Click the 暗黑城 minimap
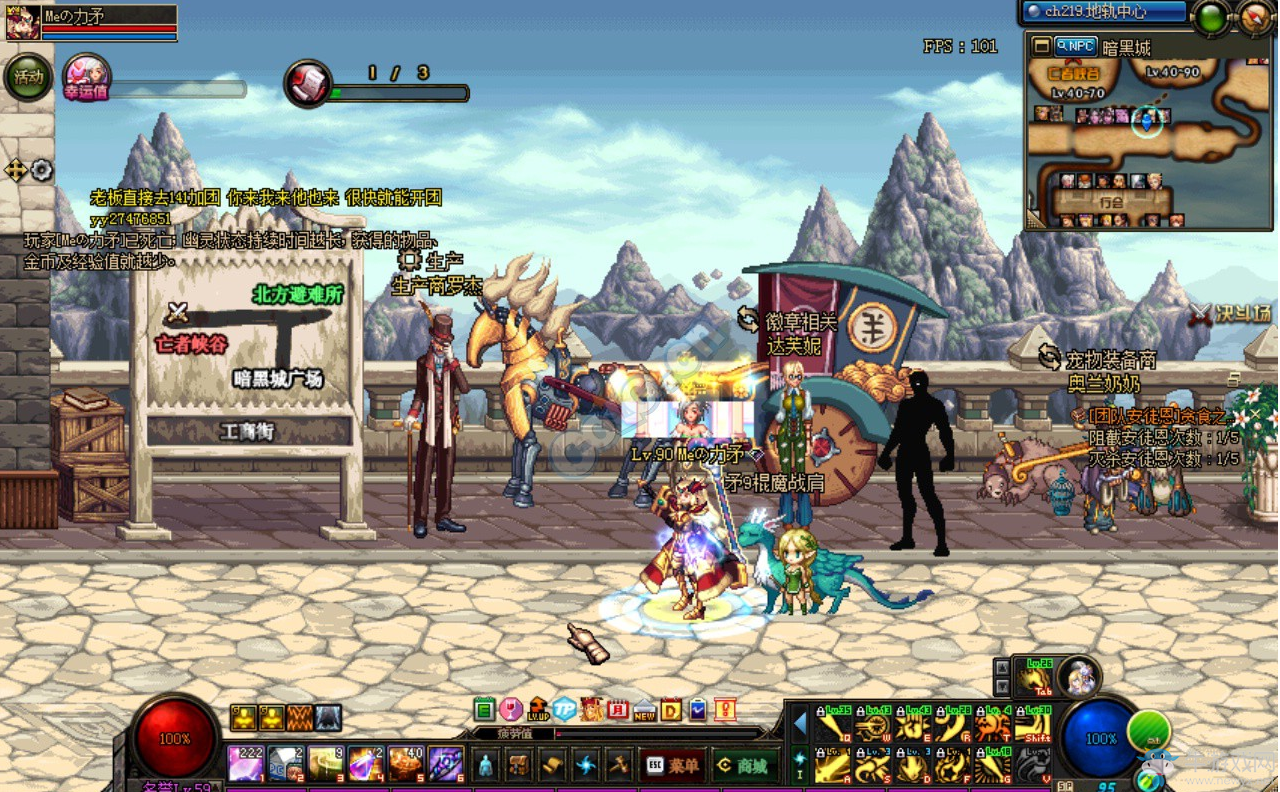 [1148, 140]
